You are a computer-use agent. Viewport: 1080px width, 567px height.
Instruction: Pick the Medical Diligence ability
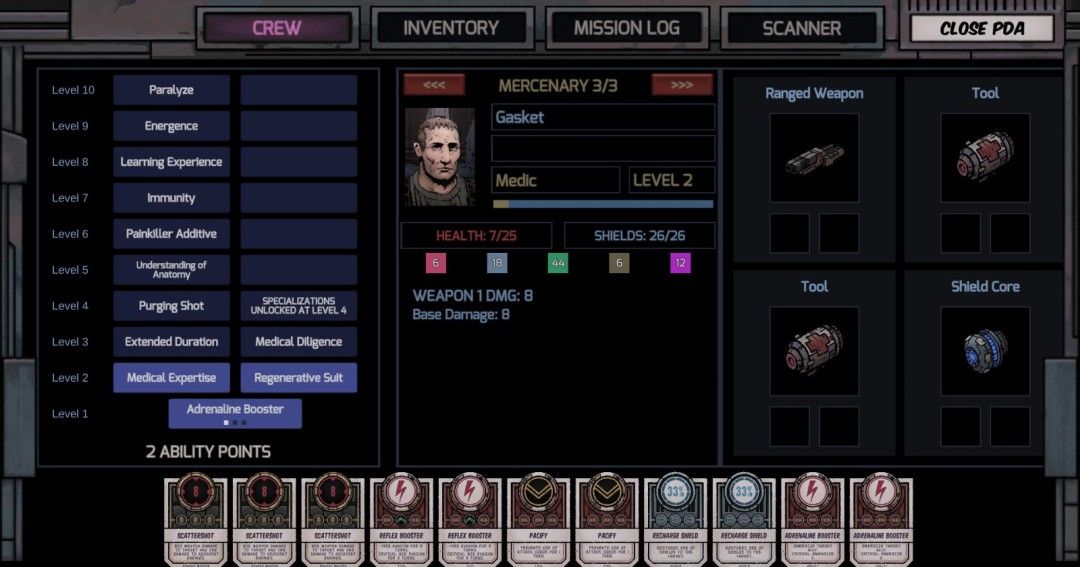click(x=298, y=342)
